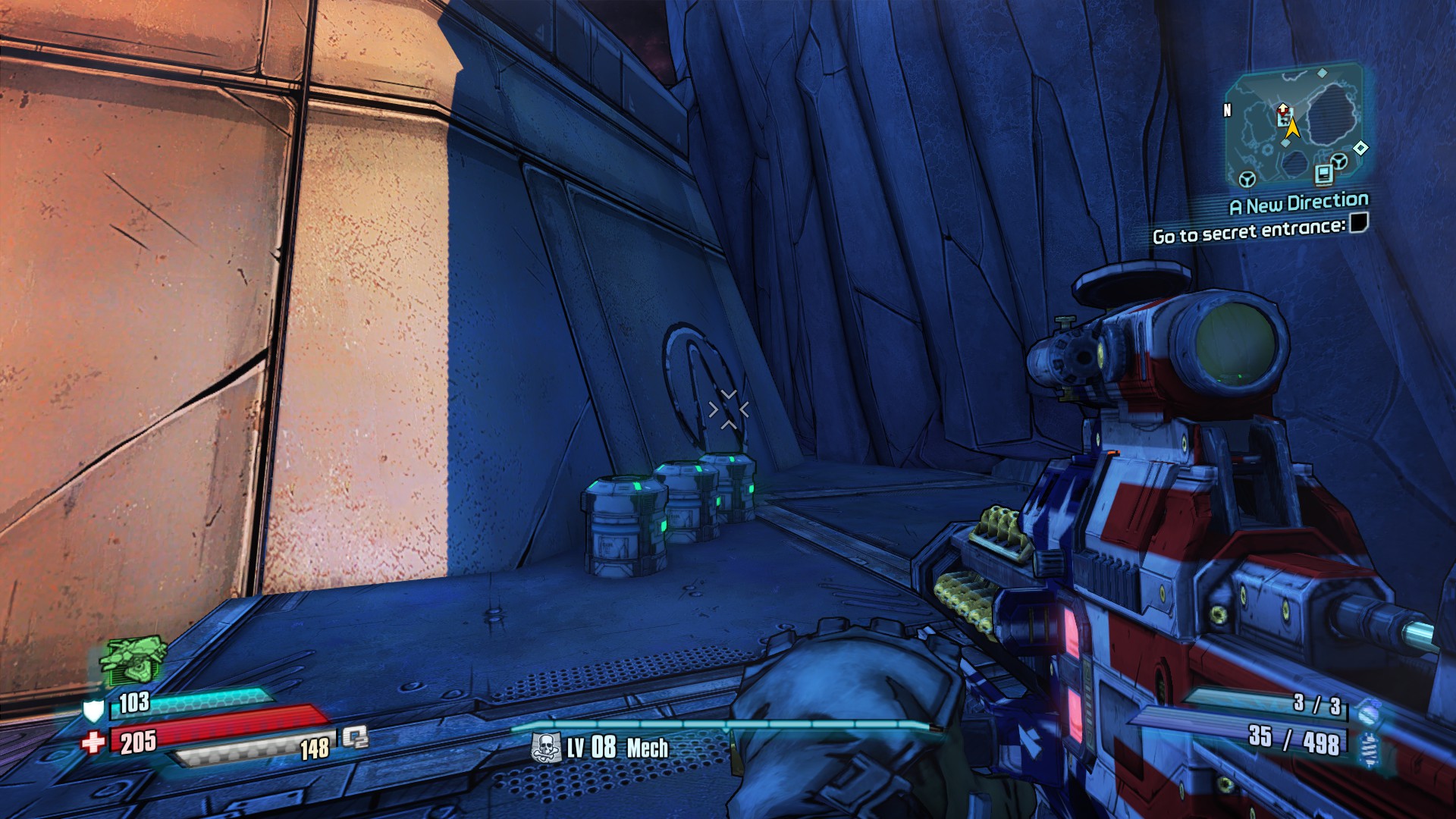Click the red health cross icon
The width and height of the screenshot is (1456, 819).
93,742
